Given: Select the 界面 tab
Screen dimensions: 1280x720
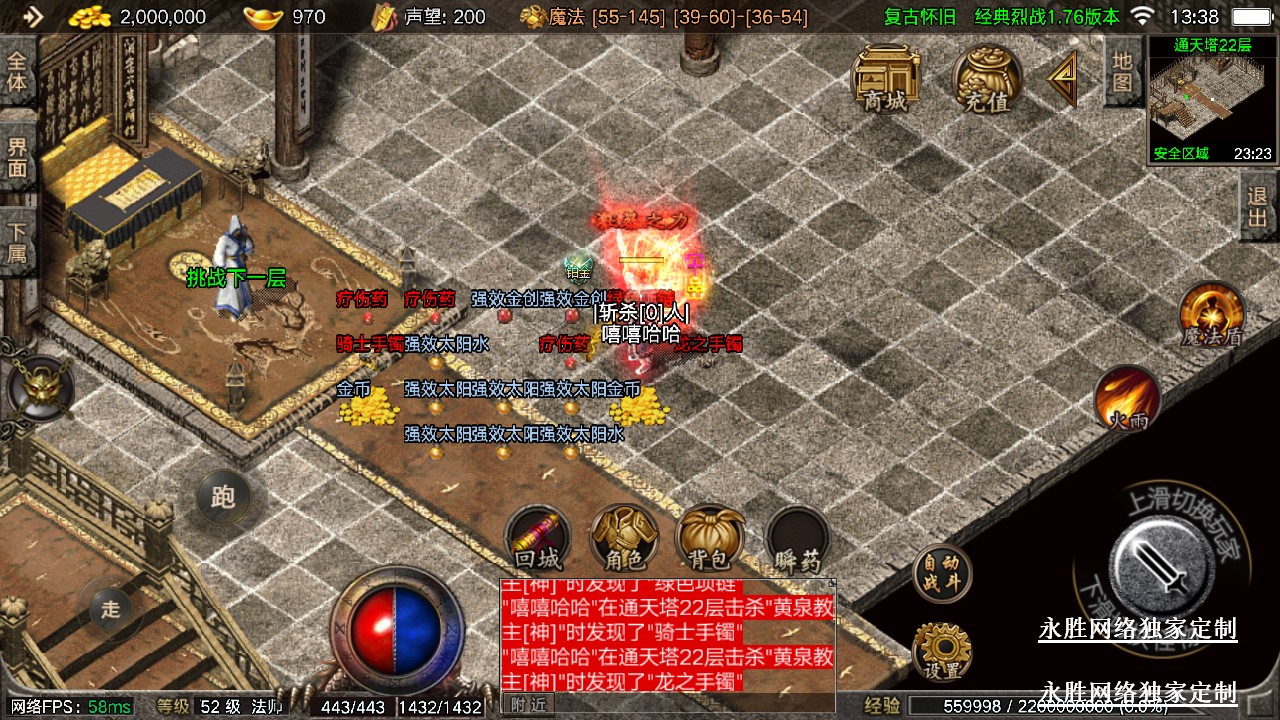Looking at the screenshot, I should click(x=17, y=157).
